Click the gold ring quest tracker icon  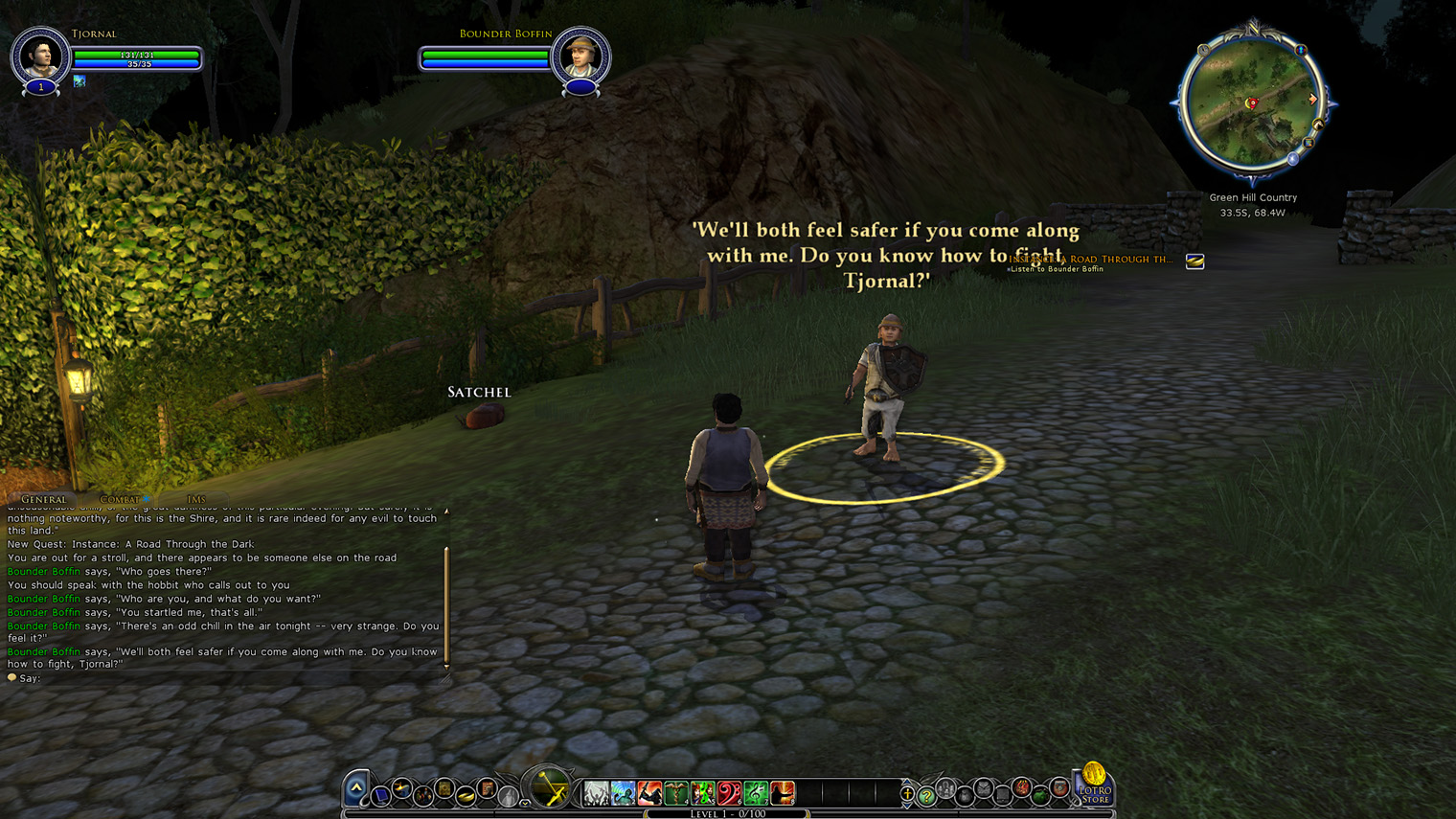coord(1194,262)
